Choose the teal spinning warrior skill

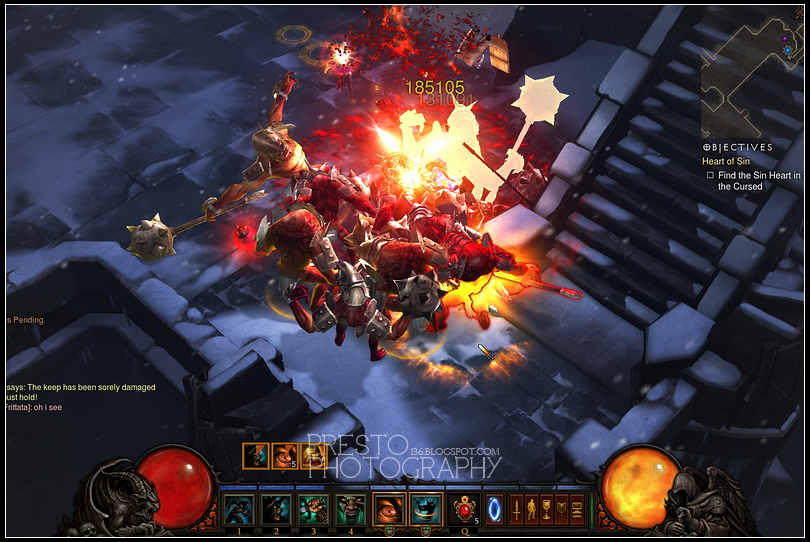tap(426, 509)
